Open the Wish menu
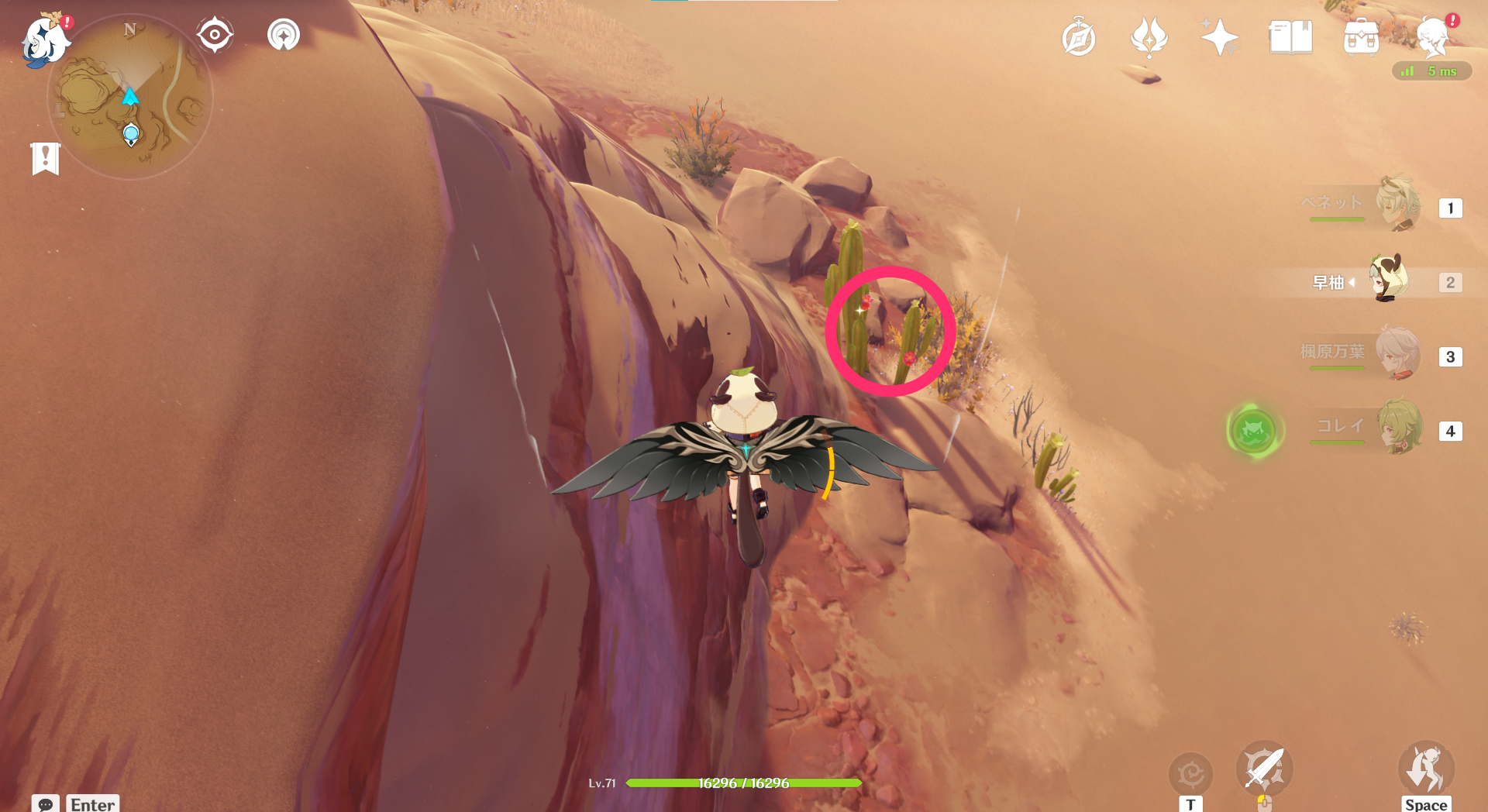1488x812 pixels. coord(1150,36)
